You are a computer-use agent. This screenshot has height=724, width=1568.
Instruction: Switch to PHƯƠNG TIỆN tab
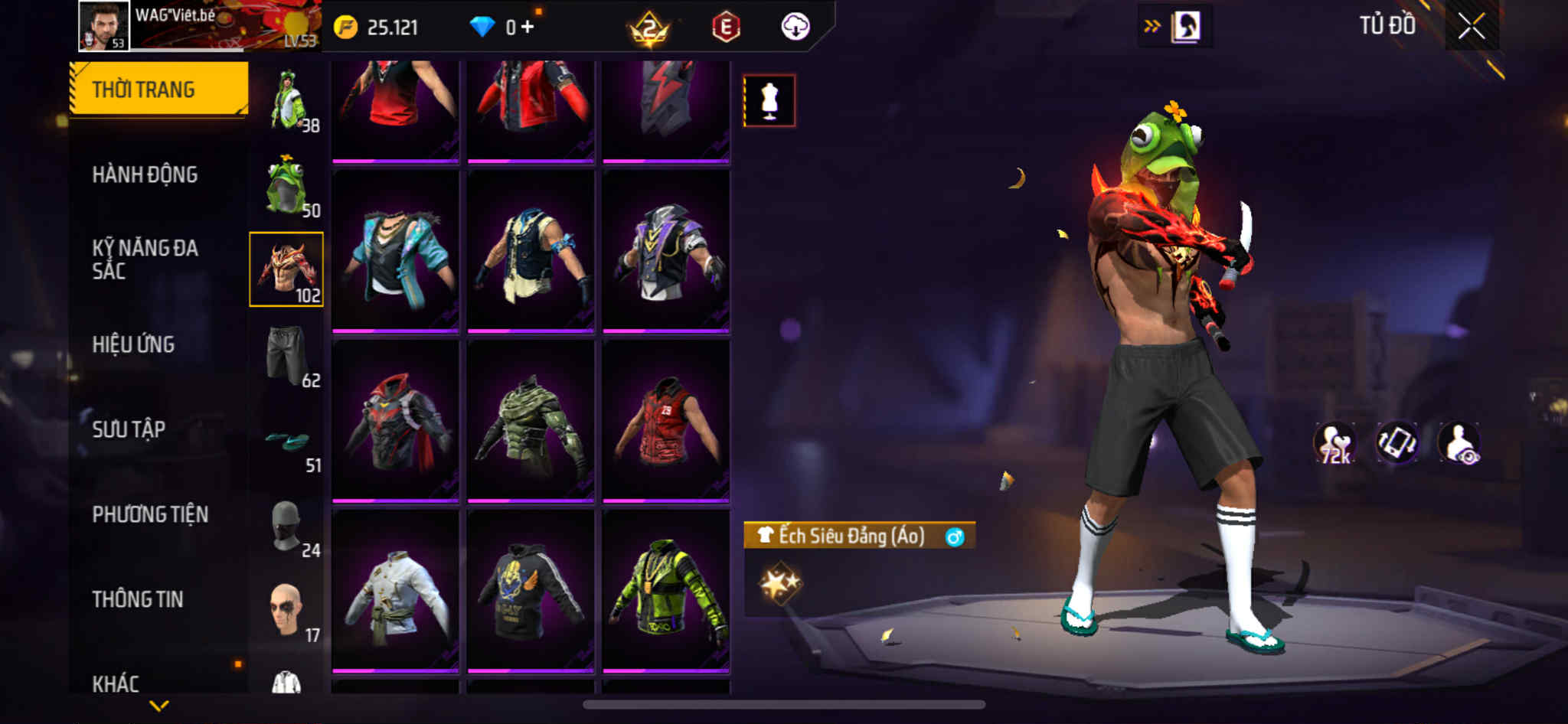[150, 514]
